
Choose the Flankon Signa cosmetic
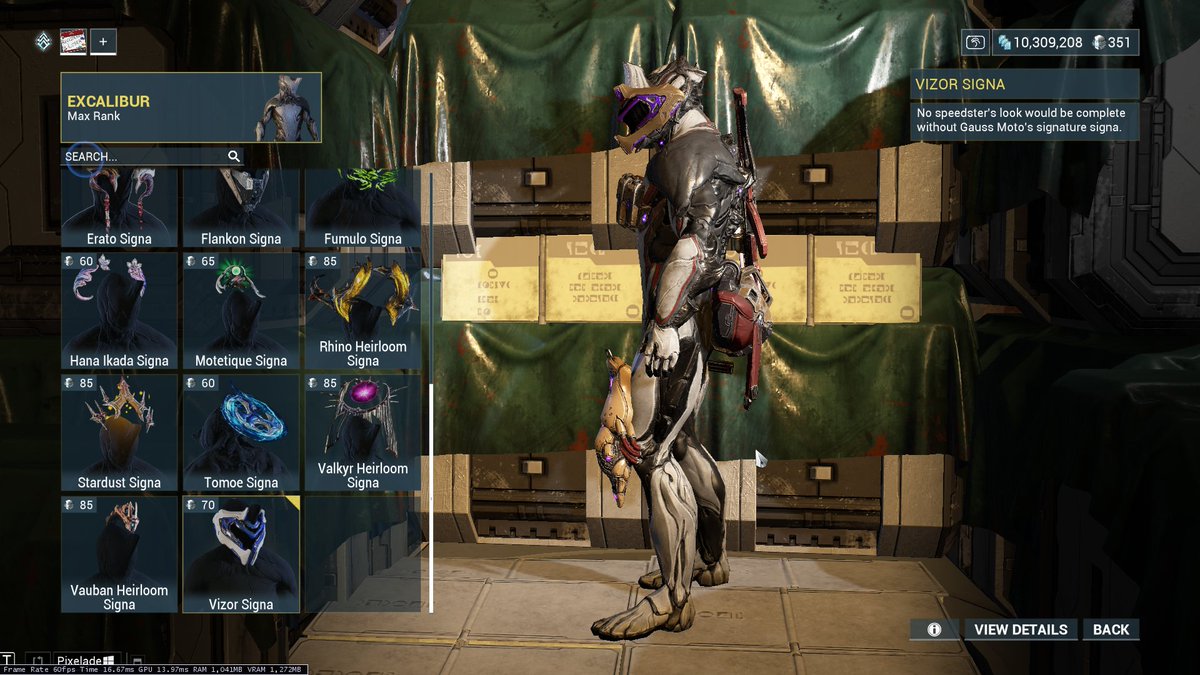241,208
